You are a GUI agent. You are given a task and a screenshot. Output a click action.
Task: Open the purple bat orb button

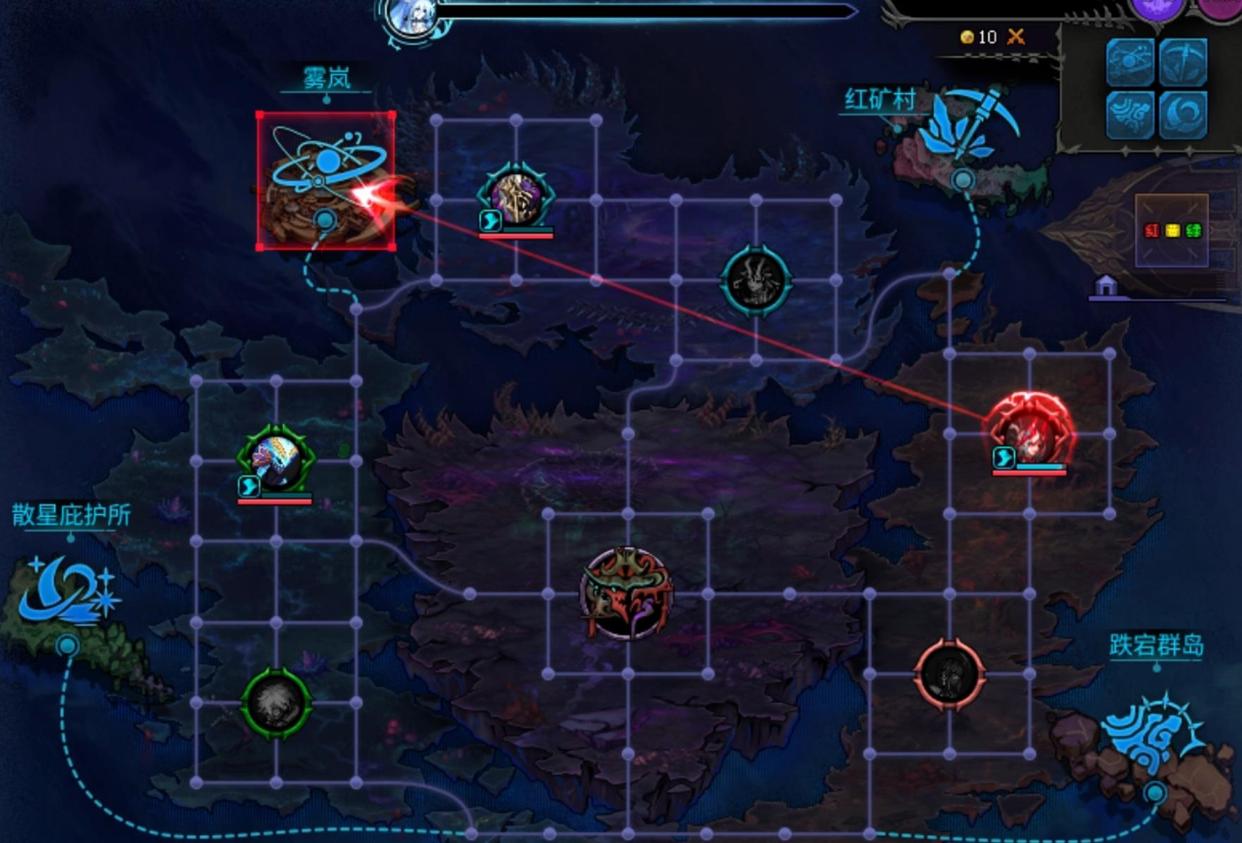tap(1157, 8)
